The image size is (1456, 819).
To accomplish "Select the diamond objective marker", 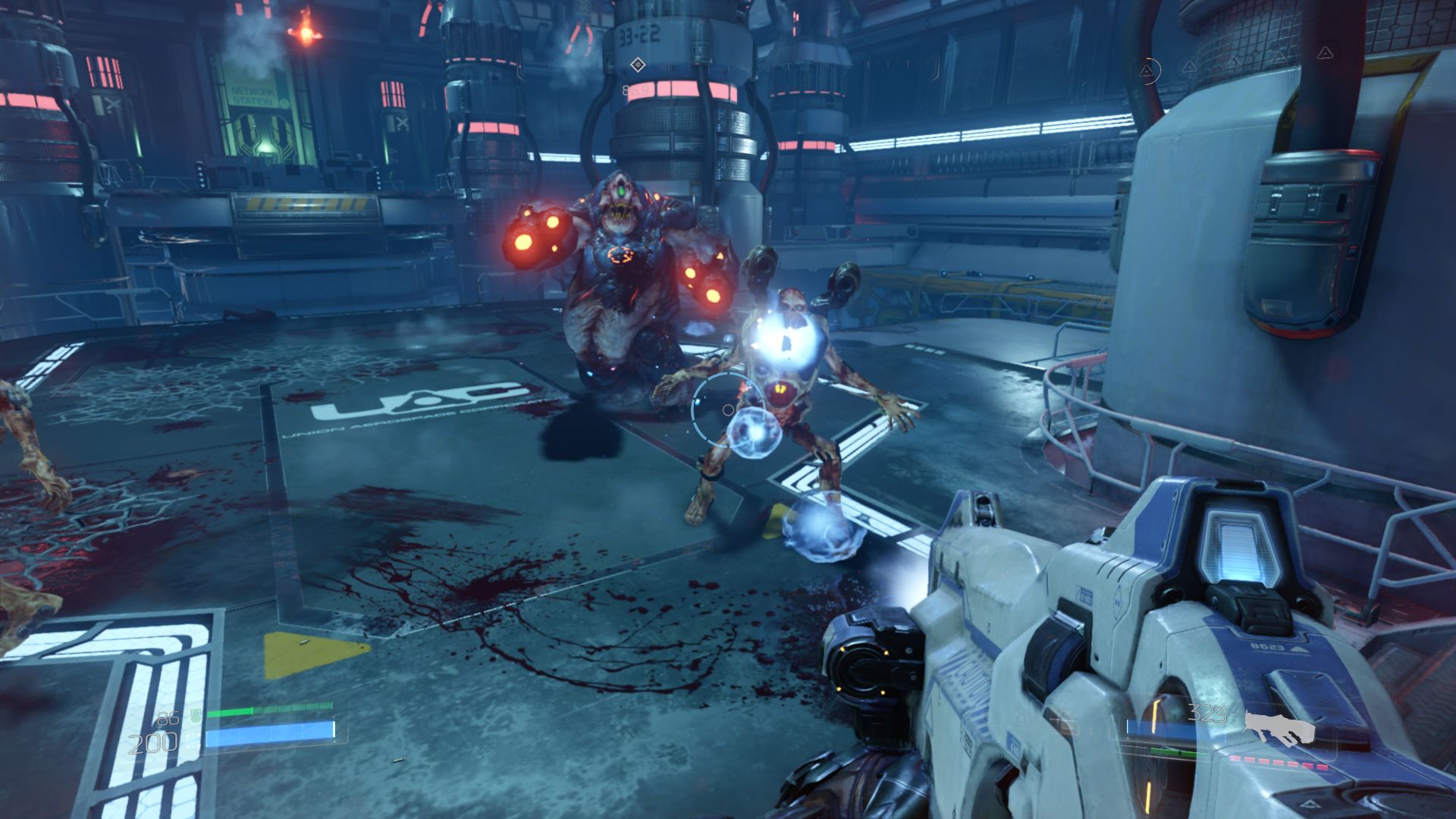I will (x=638, y=65).
